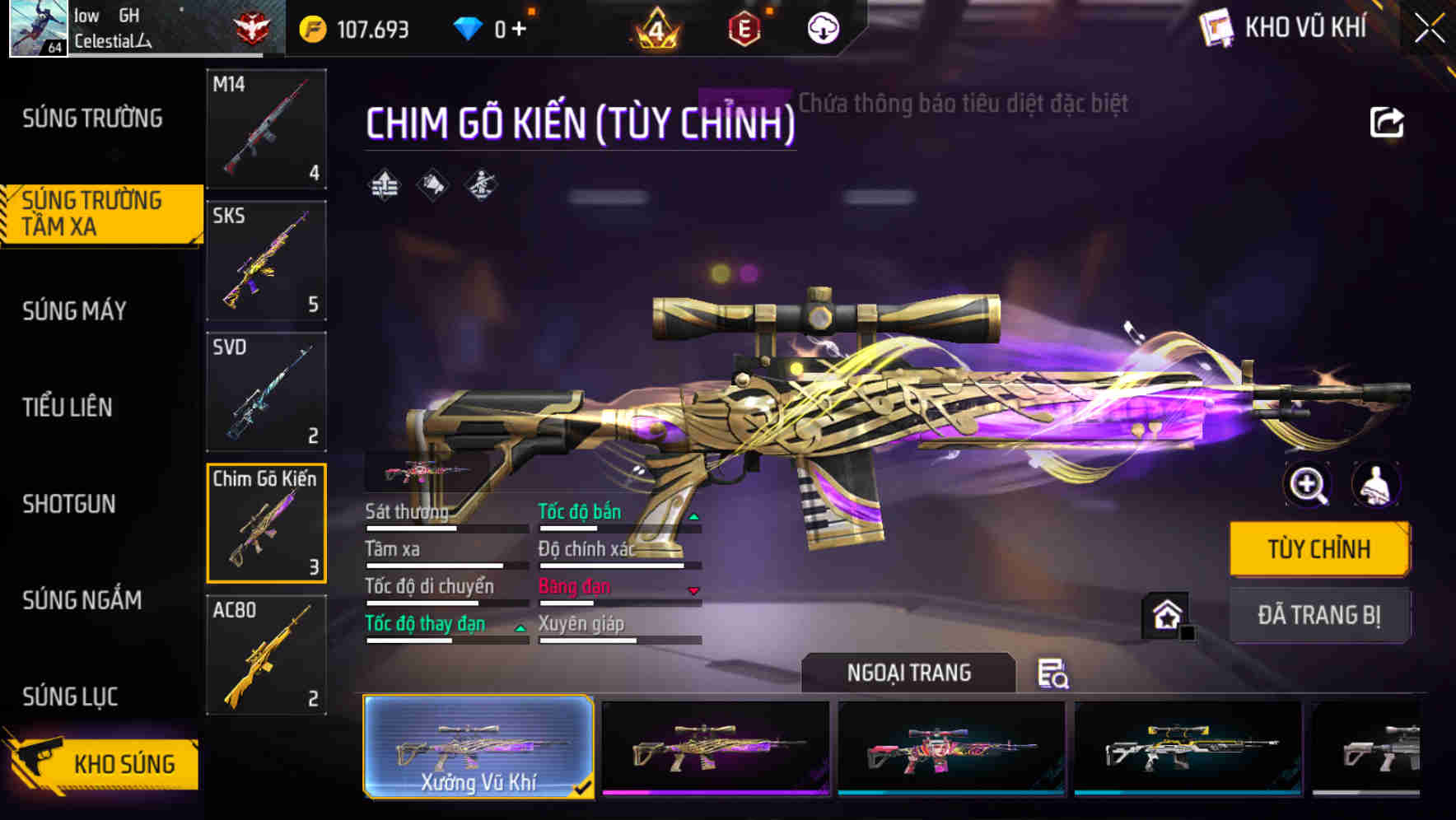
Task: Click the diamond balance icon at the top
Action: coord(469,27)
